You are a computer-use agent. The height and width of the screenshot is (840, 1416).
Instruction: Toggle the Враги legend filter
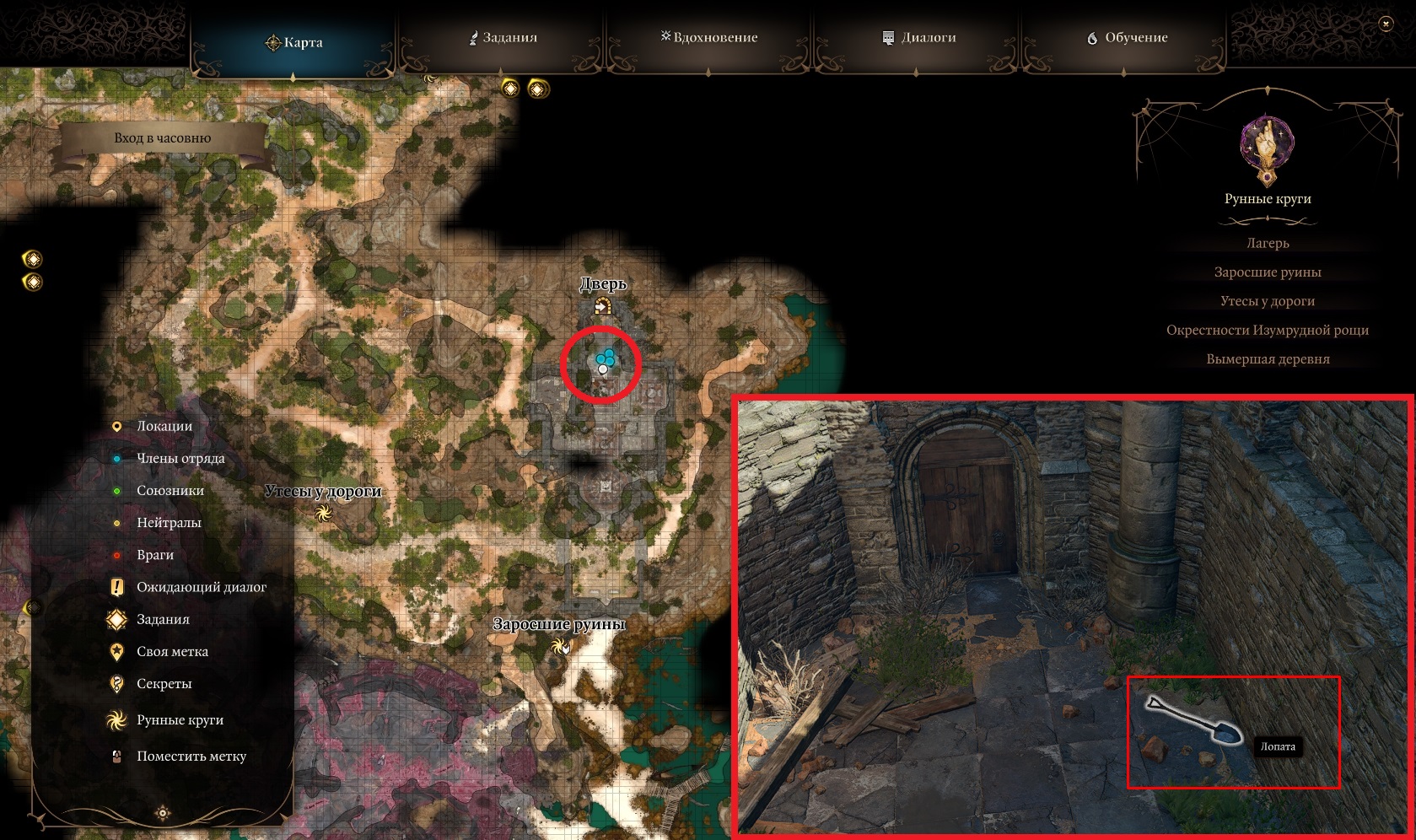154,555
